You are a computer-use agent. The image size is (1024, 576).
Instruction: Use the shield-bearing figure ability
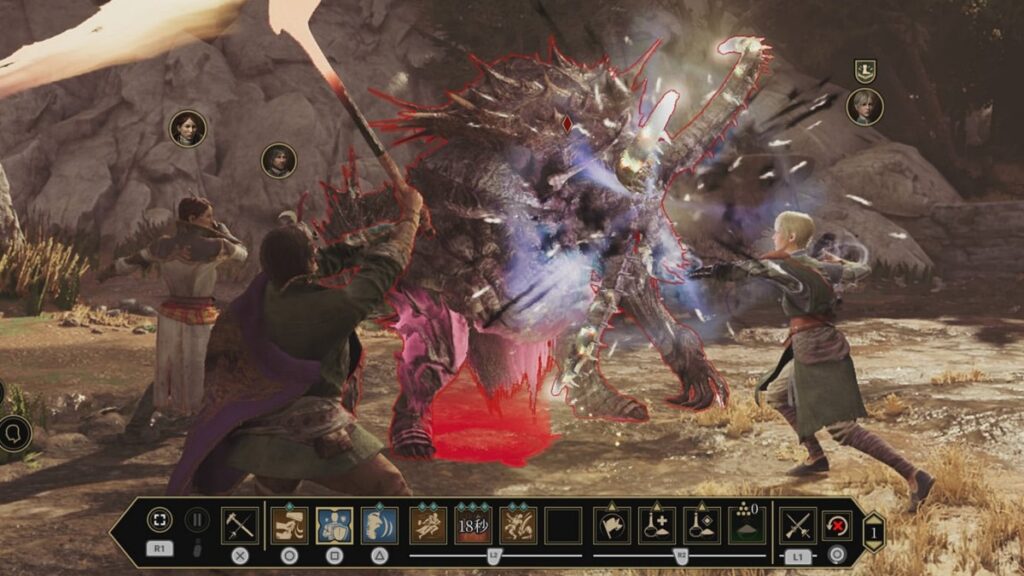334,525
